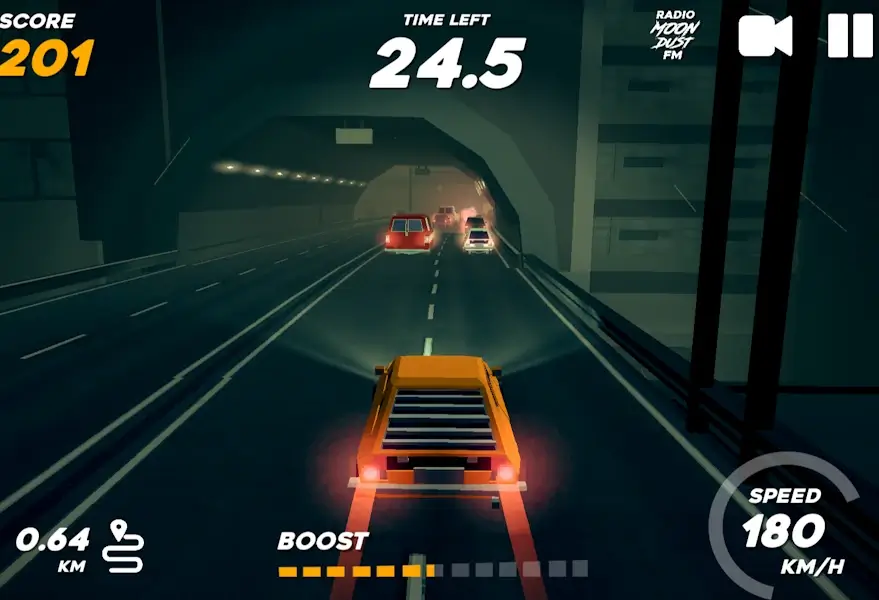The image size is (879, 600).
Task: Switch camera view with camcorder icon
Action: click(765, 36)
